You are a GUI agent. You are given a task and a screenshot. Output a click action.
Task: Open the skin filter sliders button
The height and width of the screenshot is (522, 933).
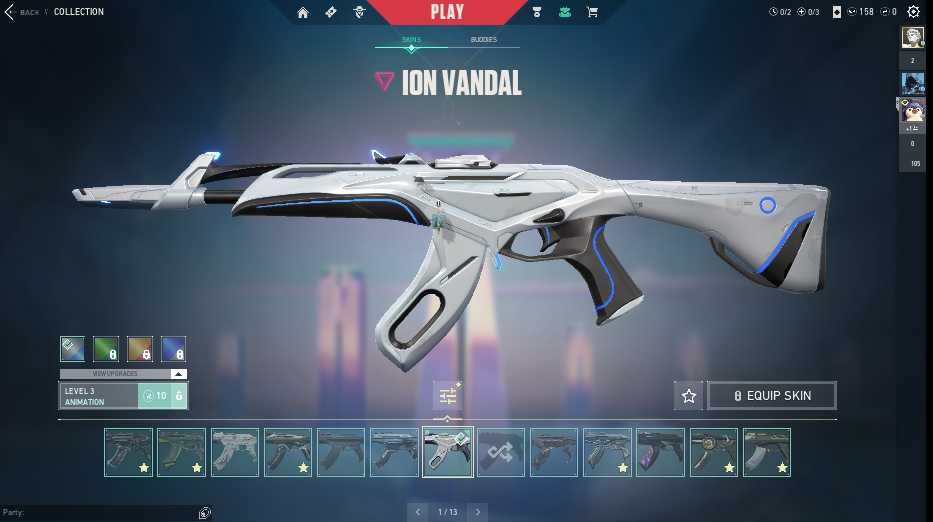pos(447,396)
